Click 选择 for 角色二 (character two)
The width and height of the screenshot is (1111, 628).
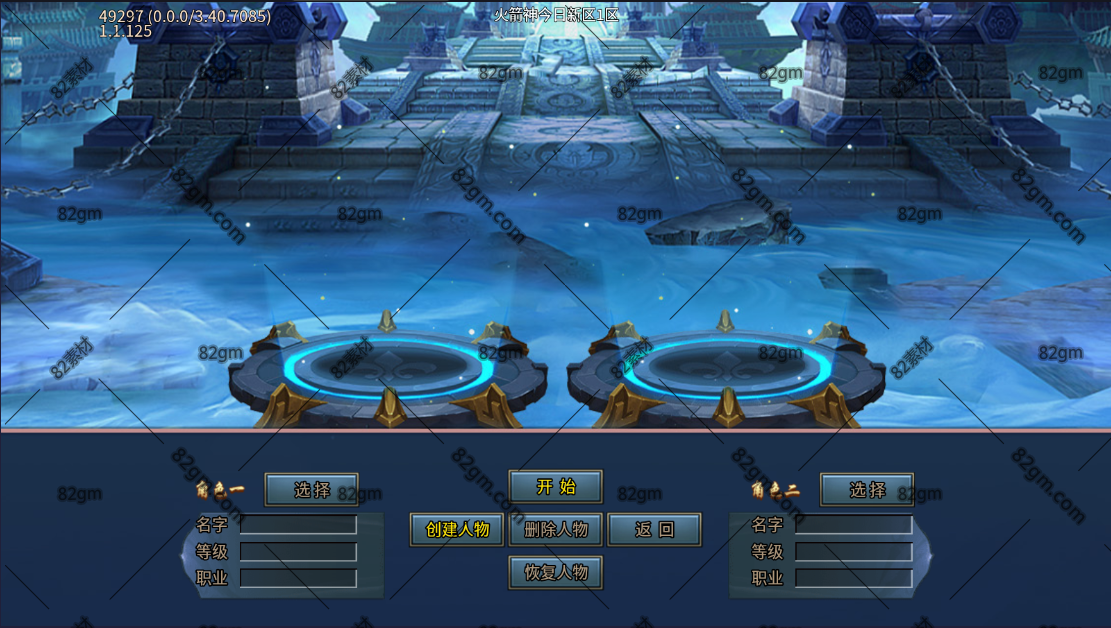pos(867,490)
